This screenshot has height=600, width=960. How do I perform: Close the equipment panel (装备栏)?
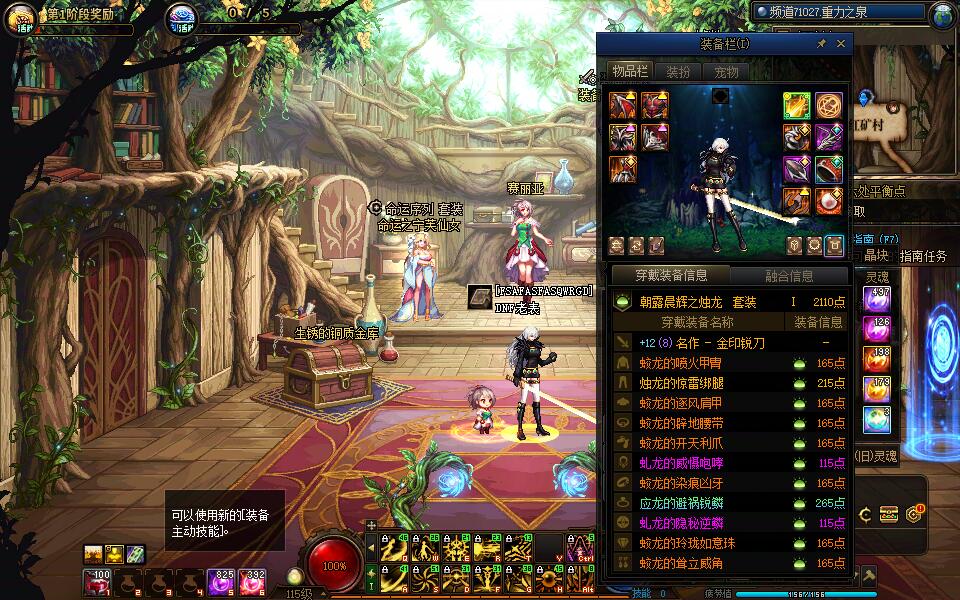841,44
